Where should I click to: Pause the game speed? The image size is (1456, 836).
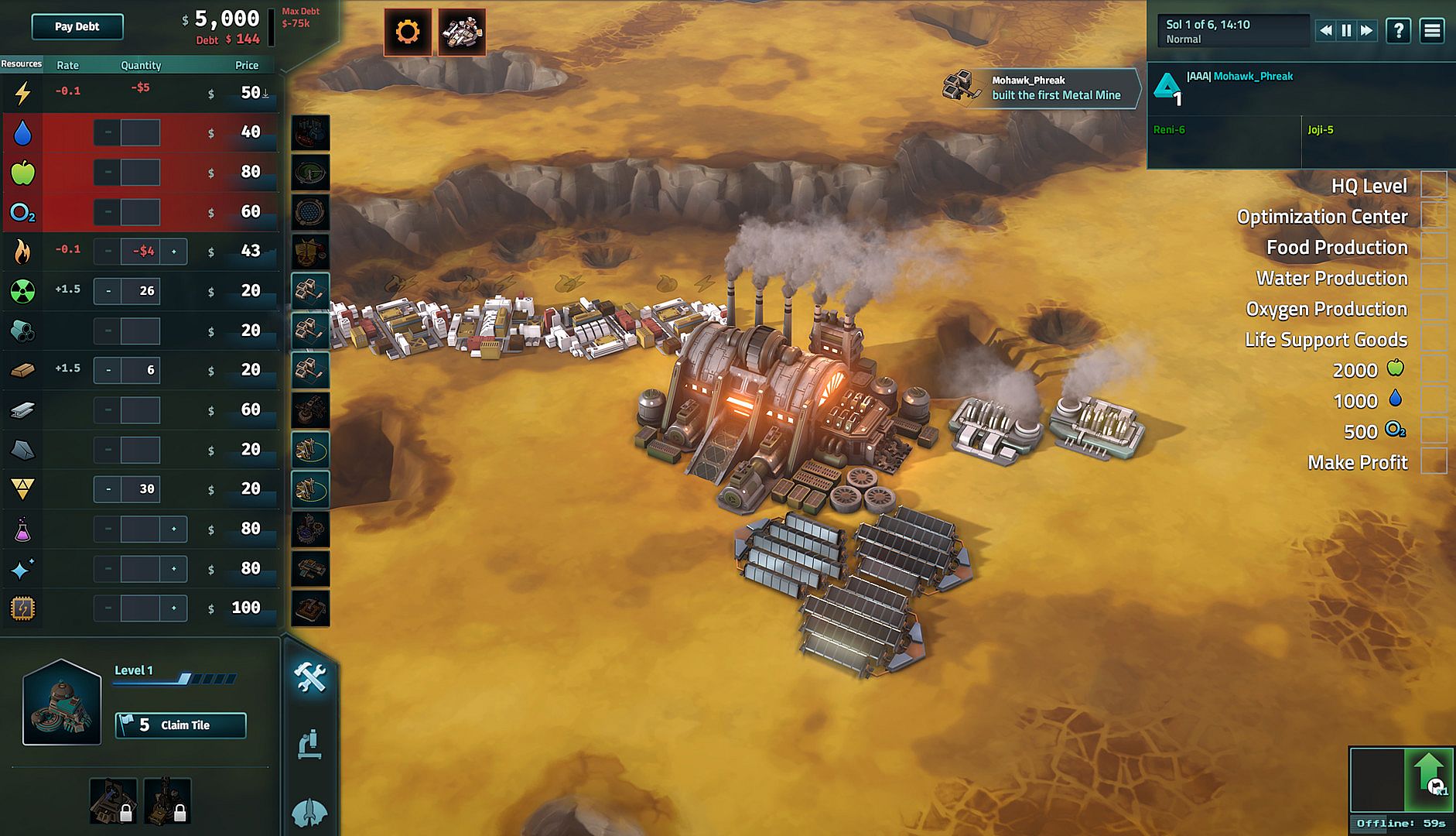click(1346, 30)
